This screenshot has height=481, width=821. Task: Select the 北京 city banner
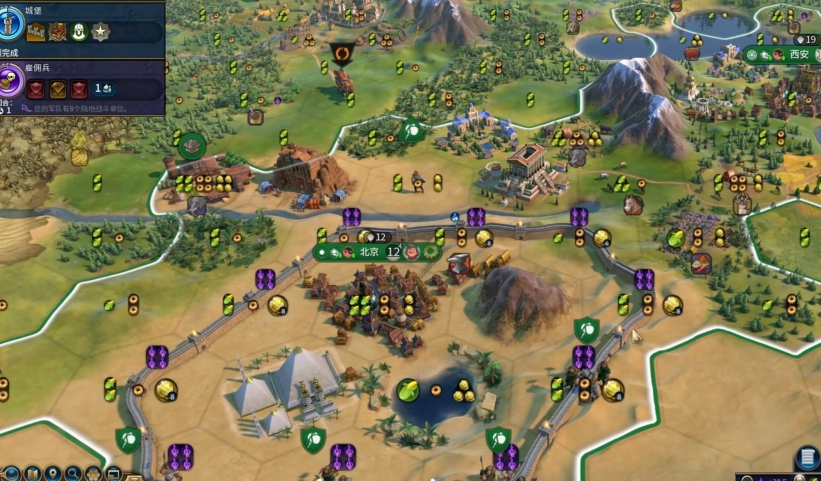coord(371,253)
